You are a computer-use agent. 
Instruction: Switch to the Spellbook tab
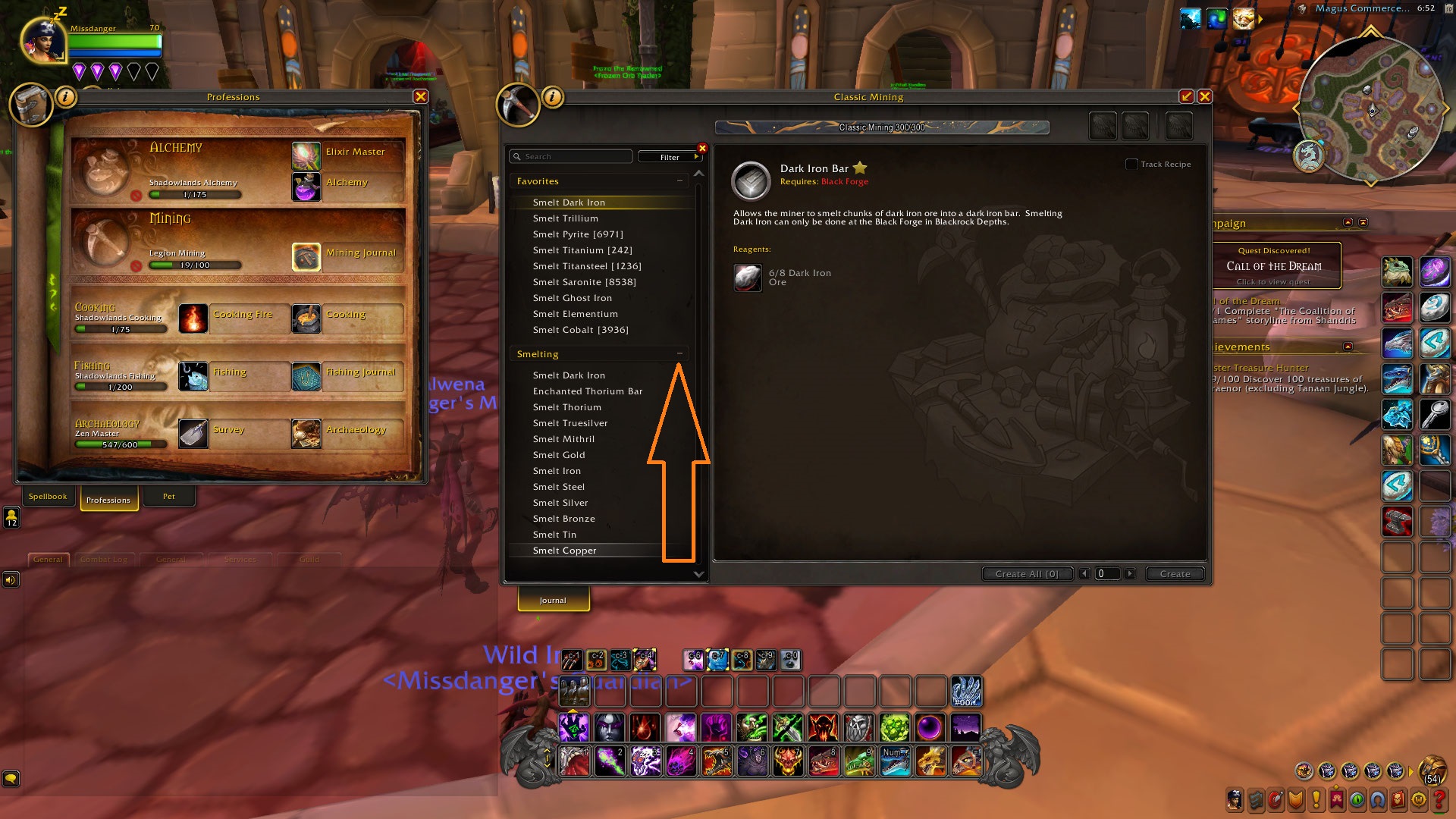[x=48, y=497]
